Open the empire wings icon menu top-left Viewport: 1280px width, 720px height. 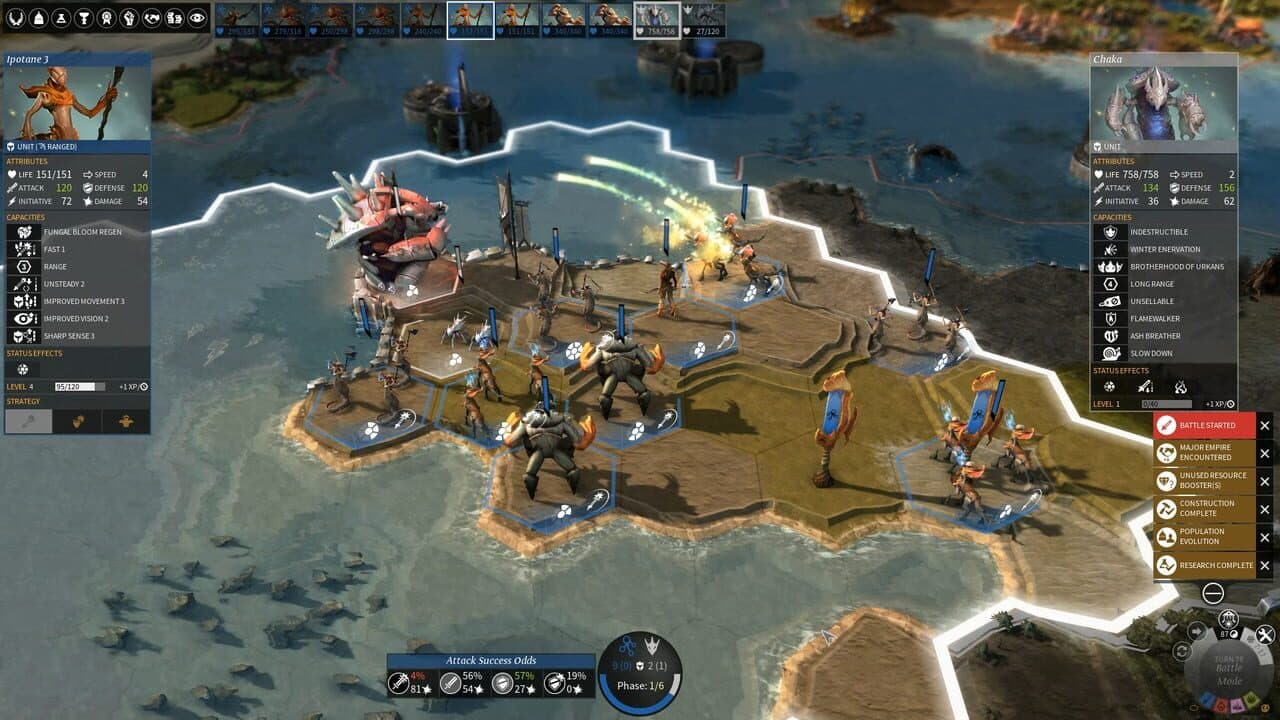[x=16, y=17]
